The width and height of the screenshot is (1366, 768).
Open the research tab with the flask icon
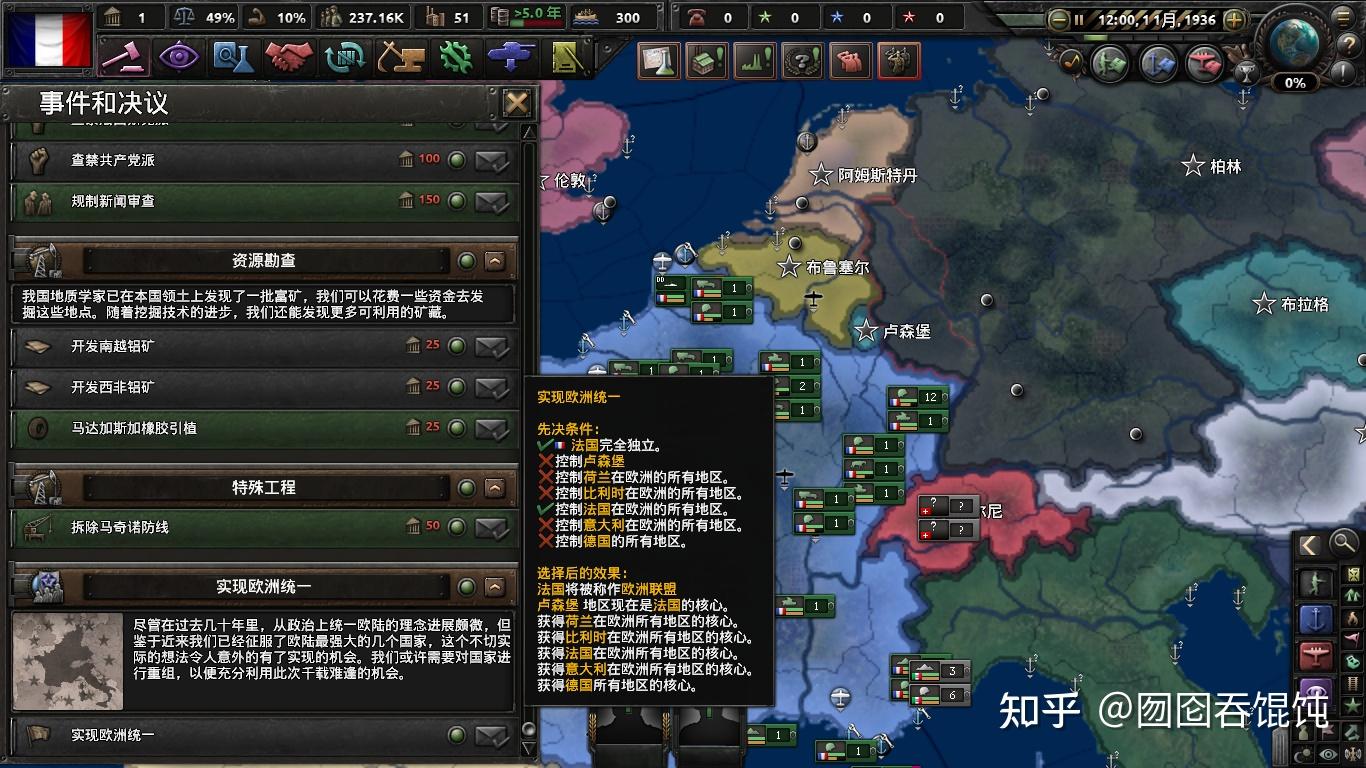point(235,57)
